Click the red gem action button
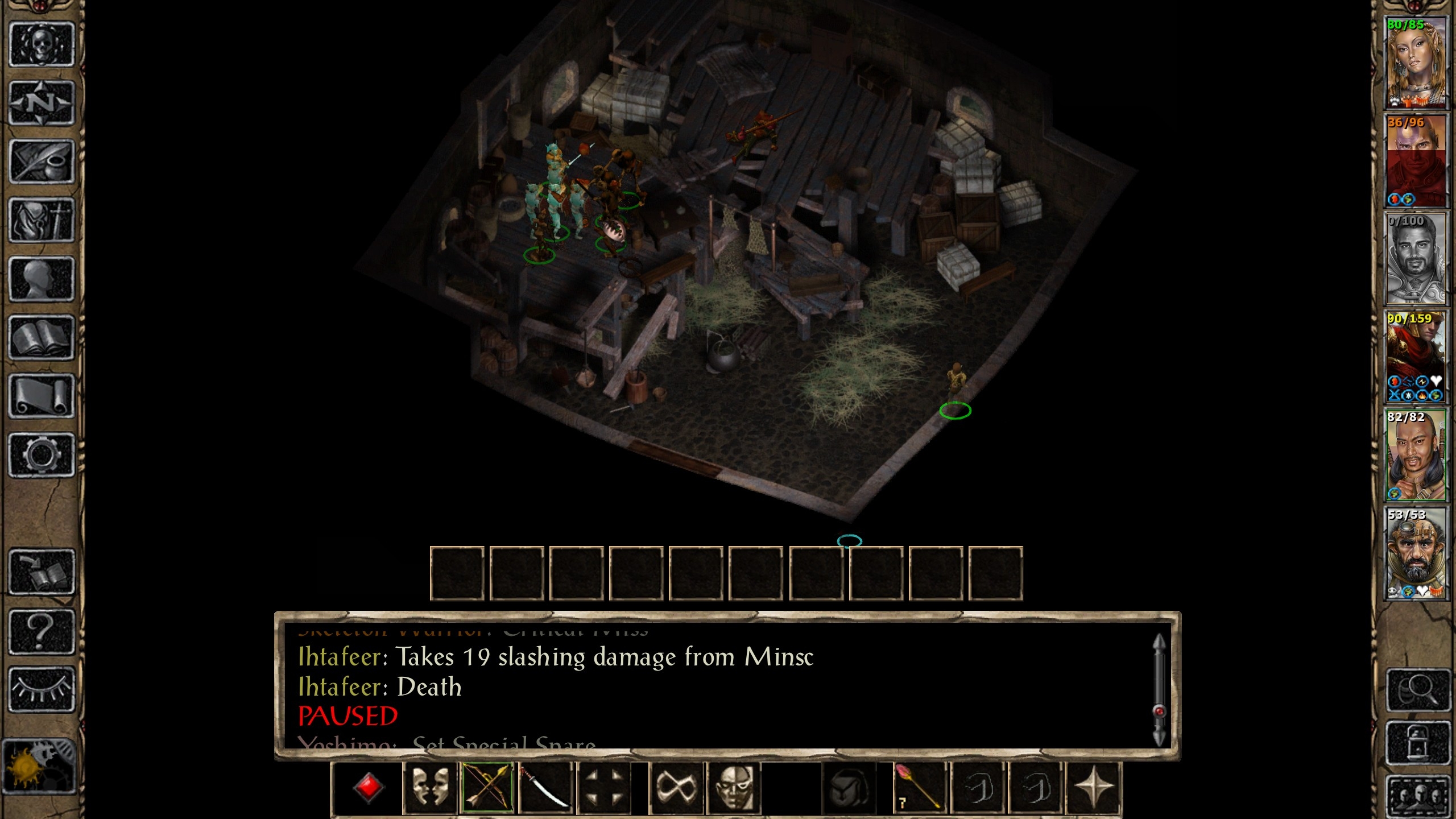The height and width of the screenshot is (819, 1456). (368, 788)
